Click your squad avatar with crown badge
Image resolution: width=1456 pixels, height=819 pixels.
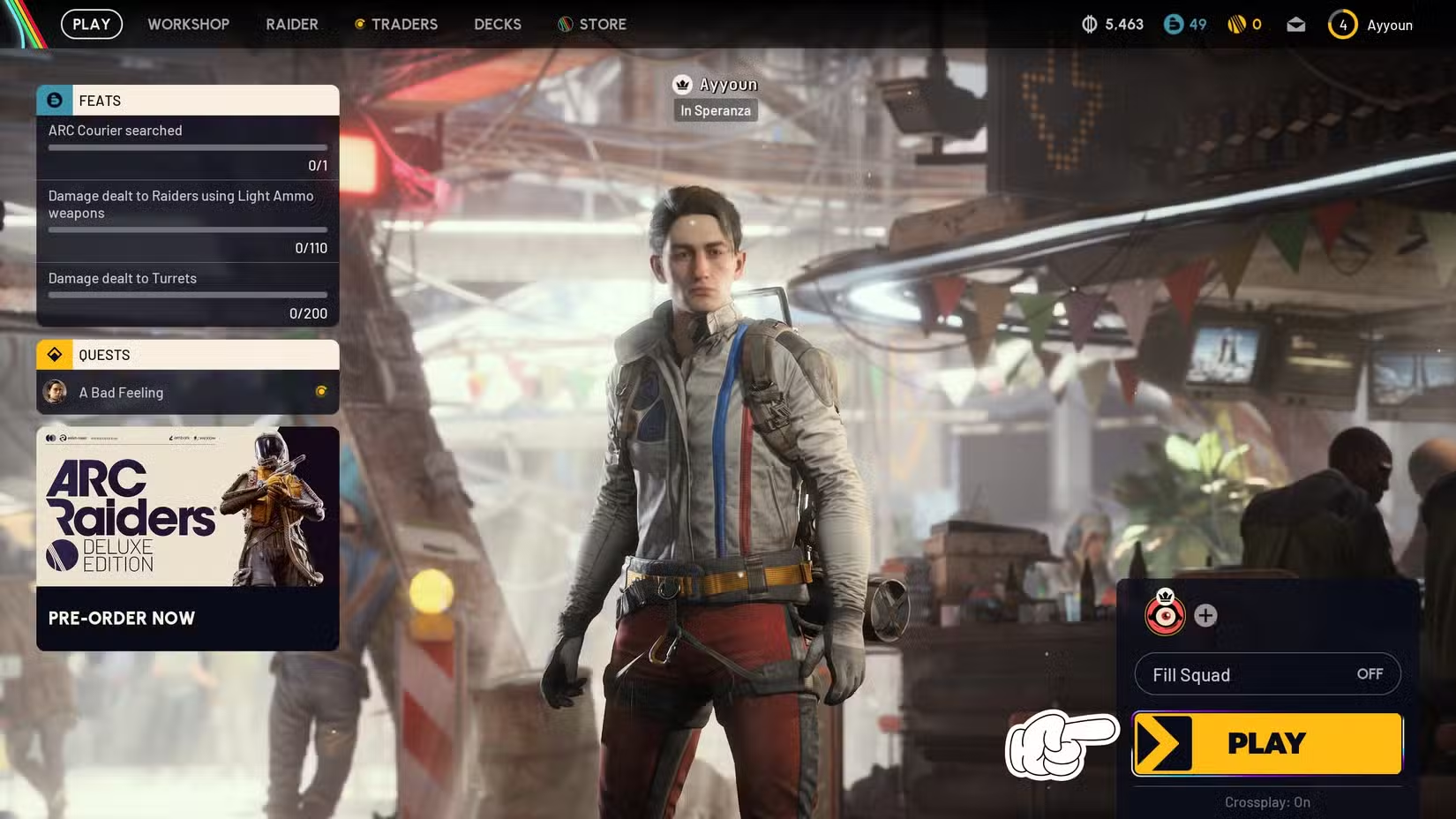(1167, 615)
